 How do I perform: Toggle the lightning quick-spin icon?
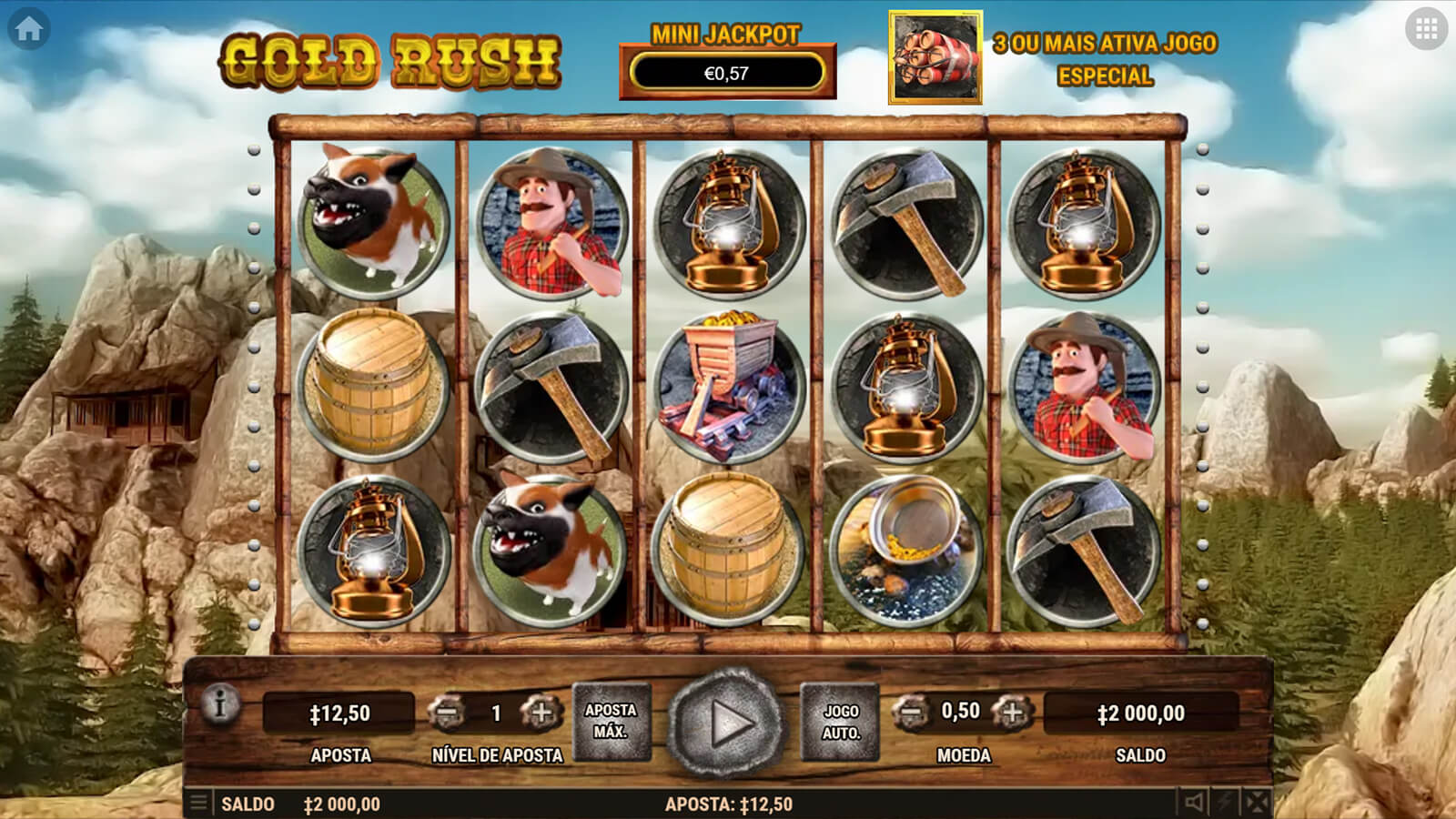pyautogui.click(x=1226, y=803)
